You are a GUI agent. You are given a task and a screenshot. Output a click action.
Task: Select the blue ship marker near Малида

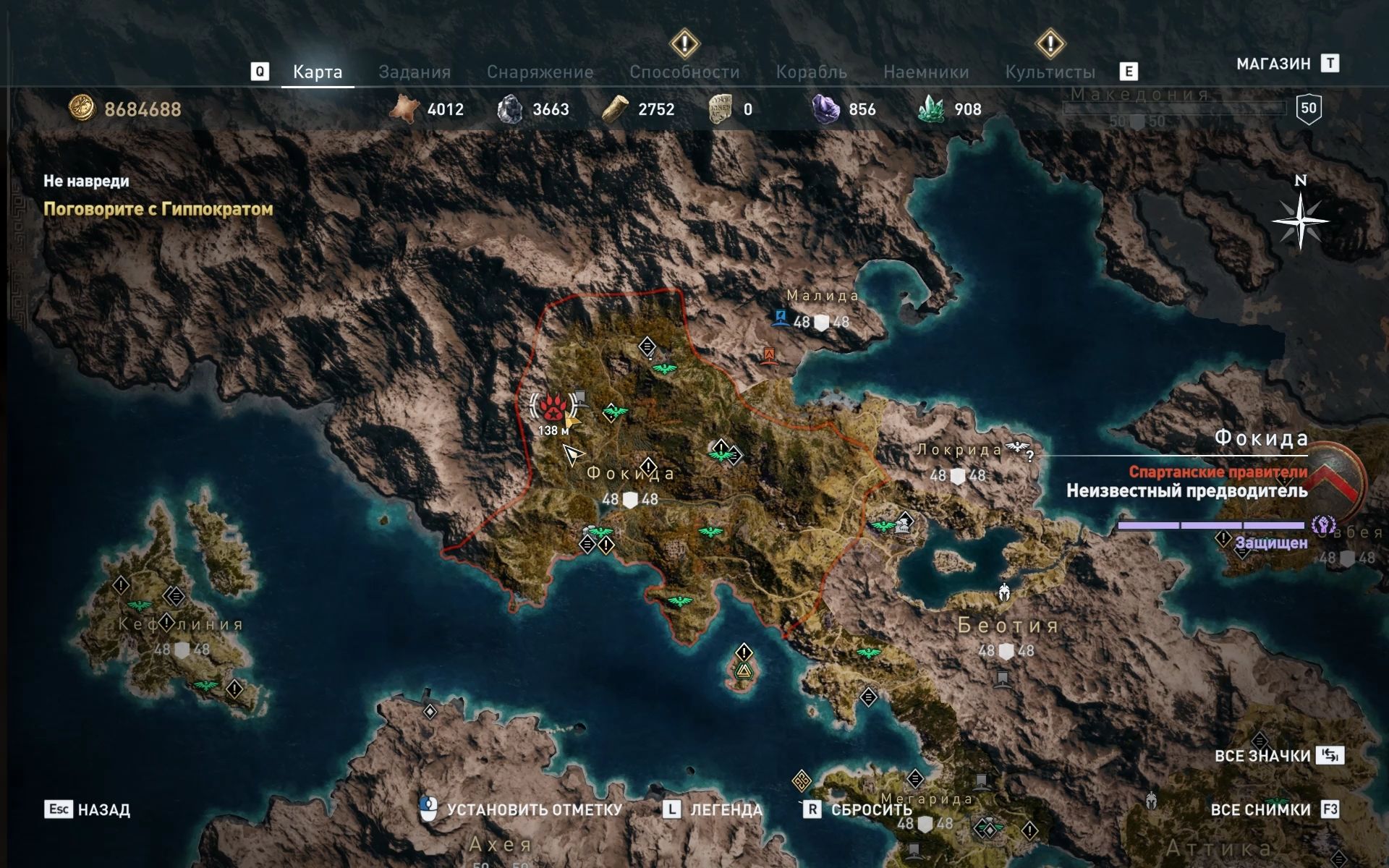[x=780, y=318]
